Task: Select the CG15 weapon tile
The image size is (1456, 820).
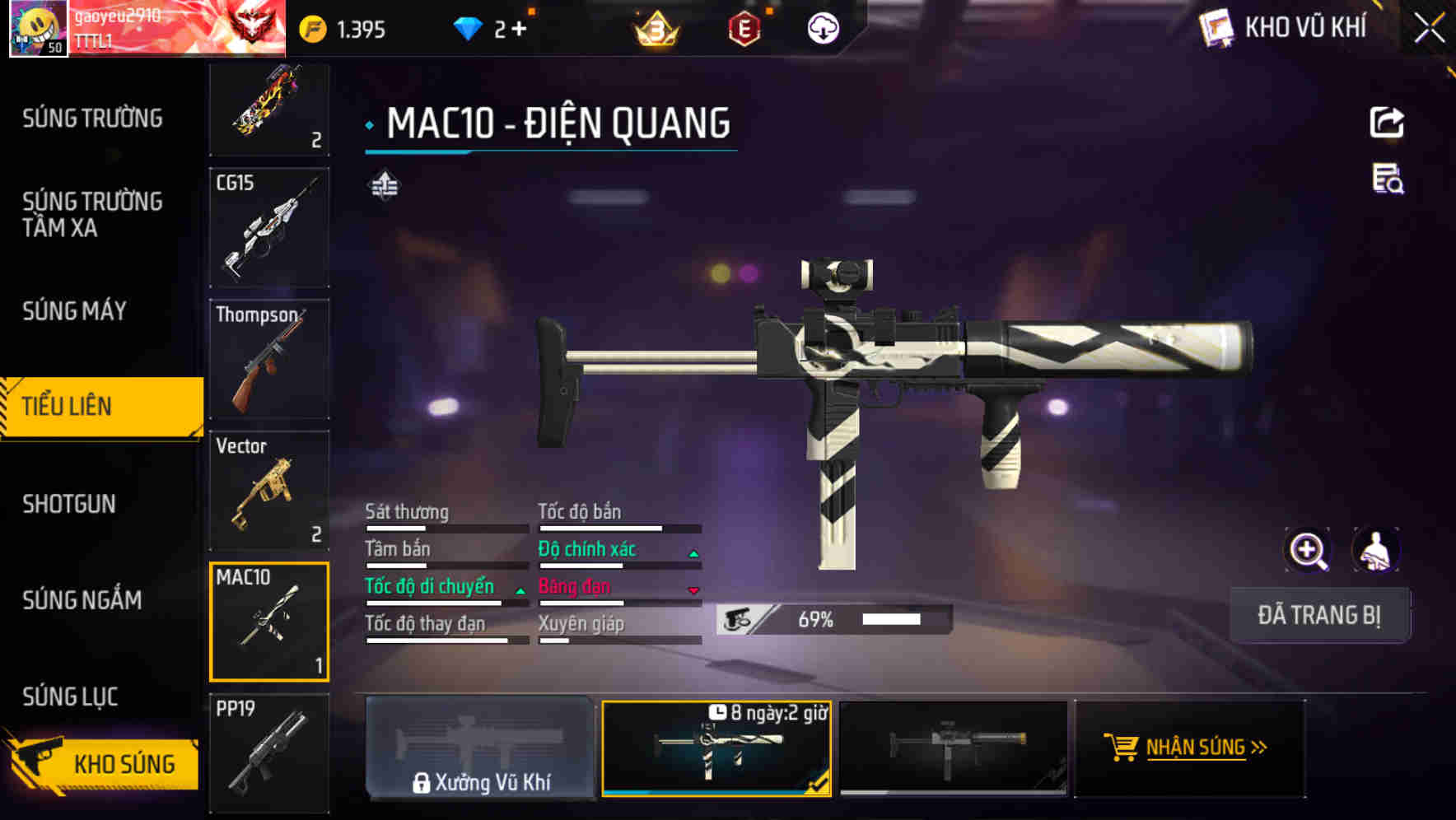Action: [269, 228]
